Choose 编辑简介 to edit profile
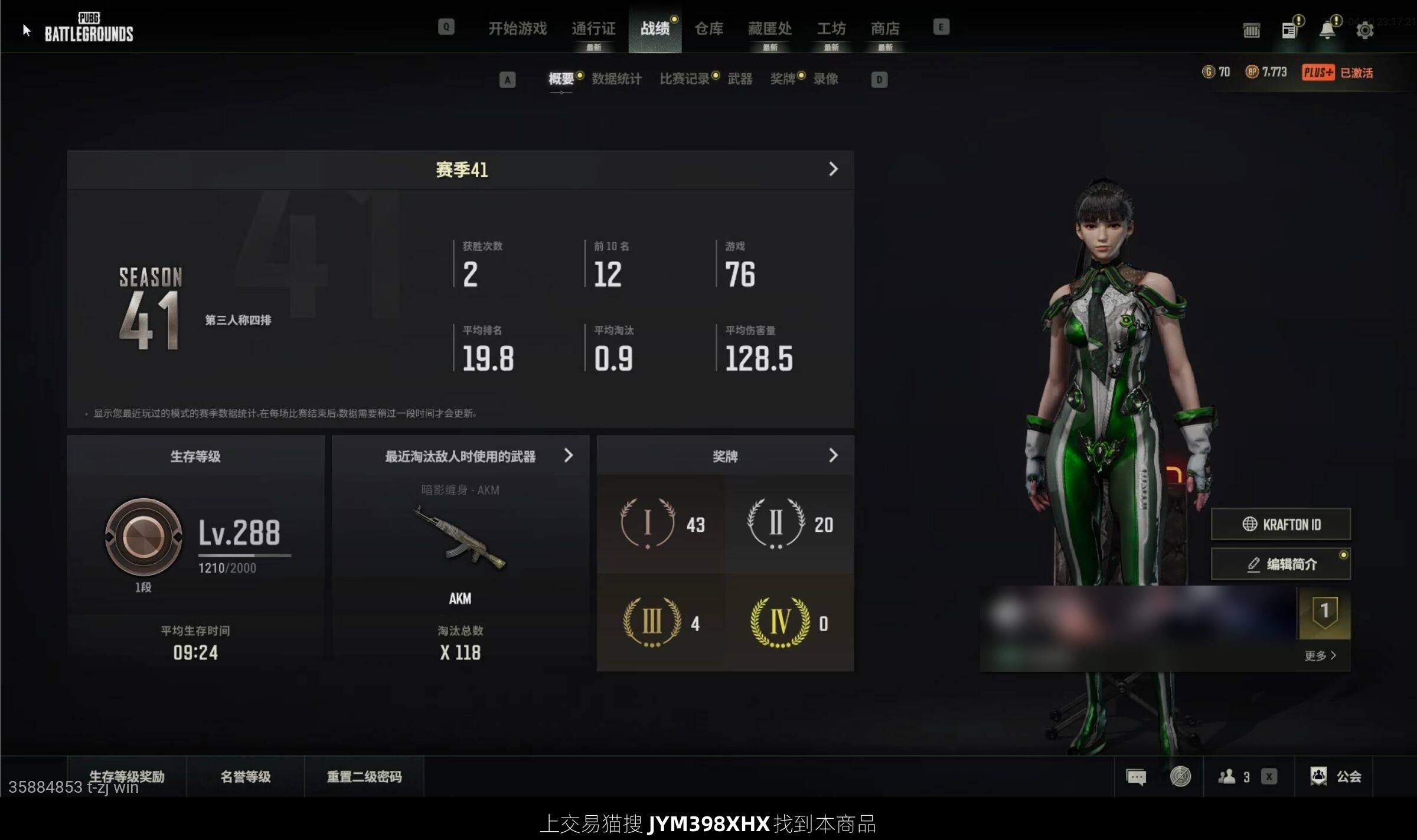Screen dimensions: 1417x840 (x=1281, y=564)
